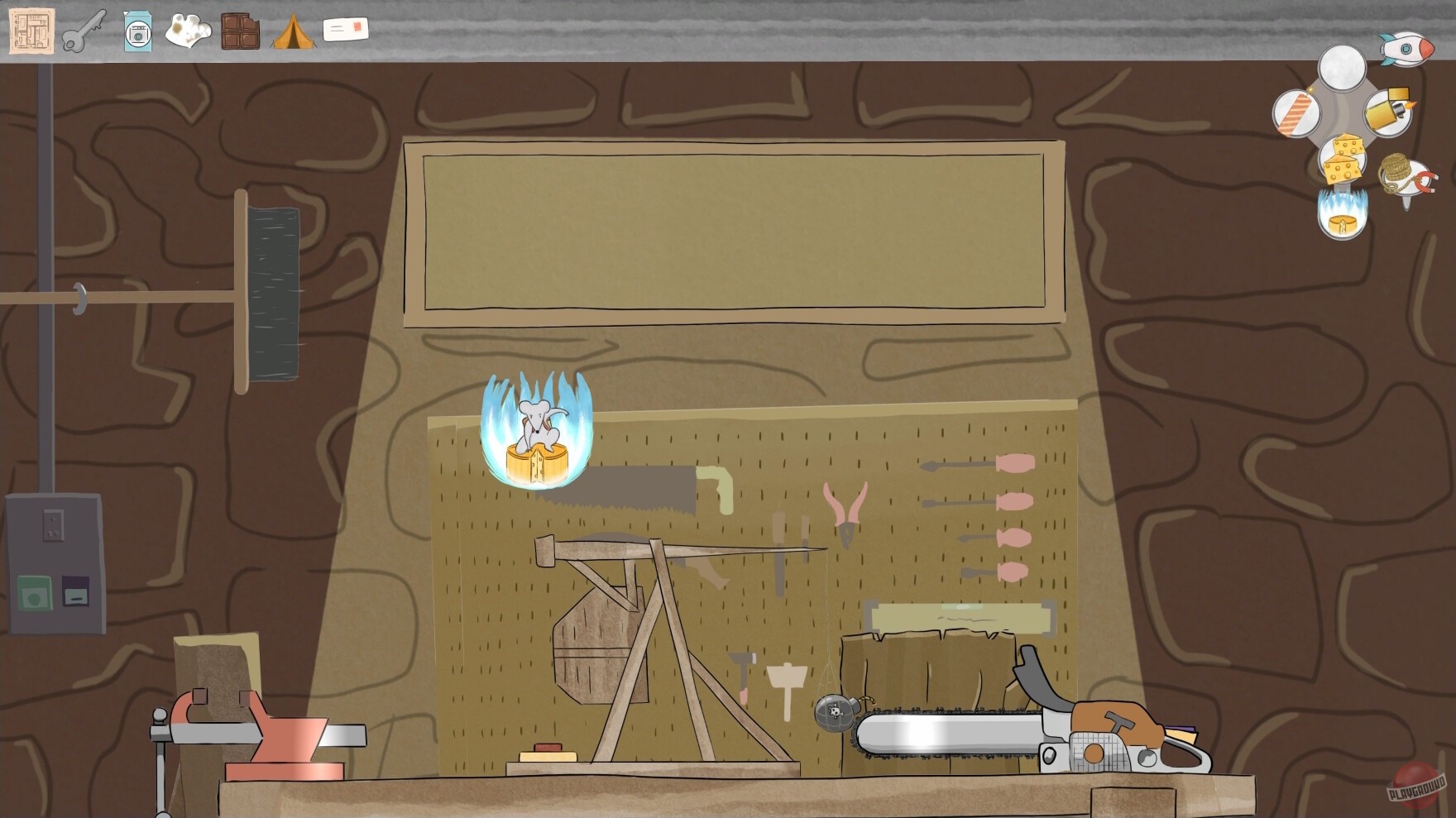Click the empty top slot of the crafting wheel
The height and width of the screenshot is (818, 1456).
pos(1342,68)
